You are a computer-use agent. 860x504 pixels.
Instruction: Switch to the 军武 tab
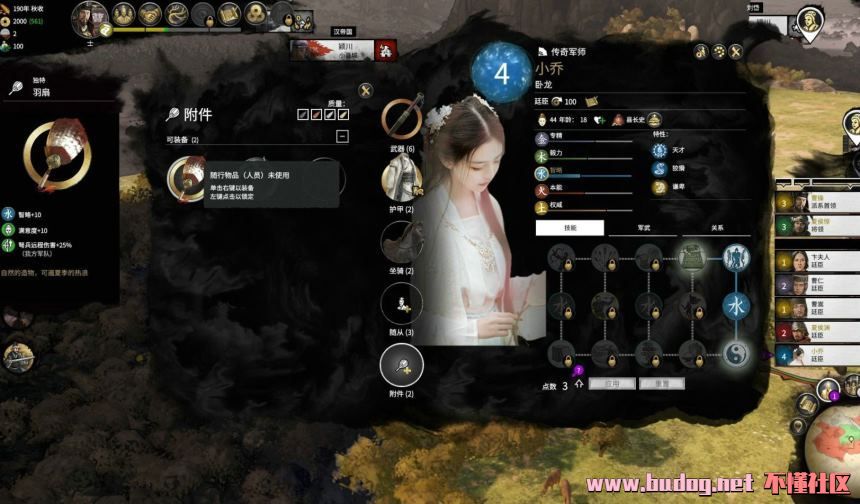(x=644, y=228)
